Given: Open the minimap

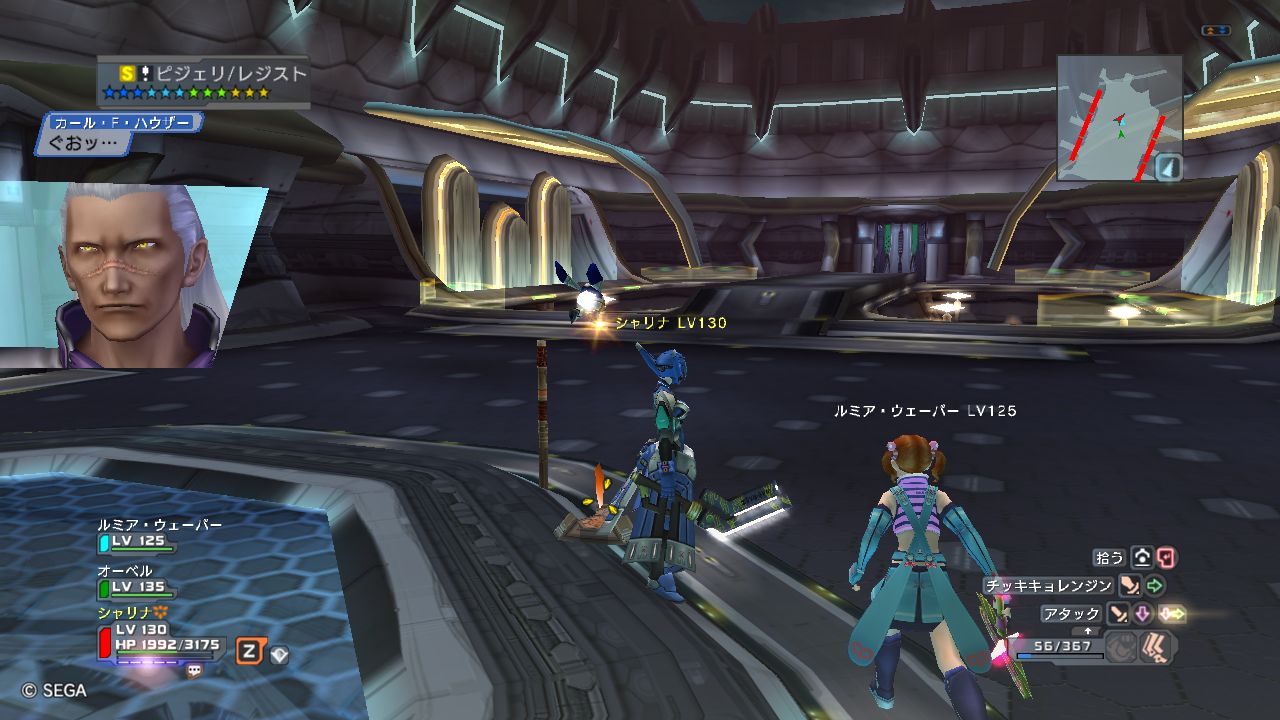Looking at the screenshot, I should [1118, 116].
